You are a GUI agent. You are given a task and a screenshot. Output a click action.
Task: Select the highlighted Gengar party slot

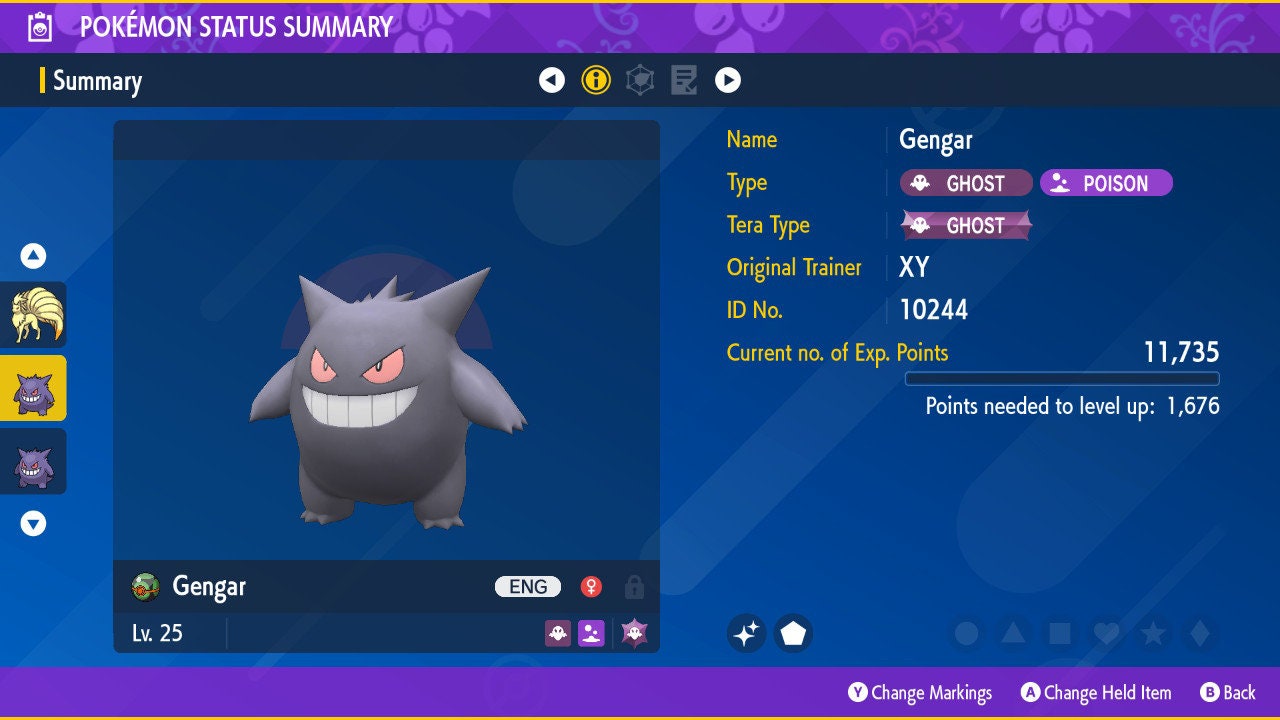point(33,388)
